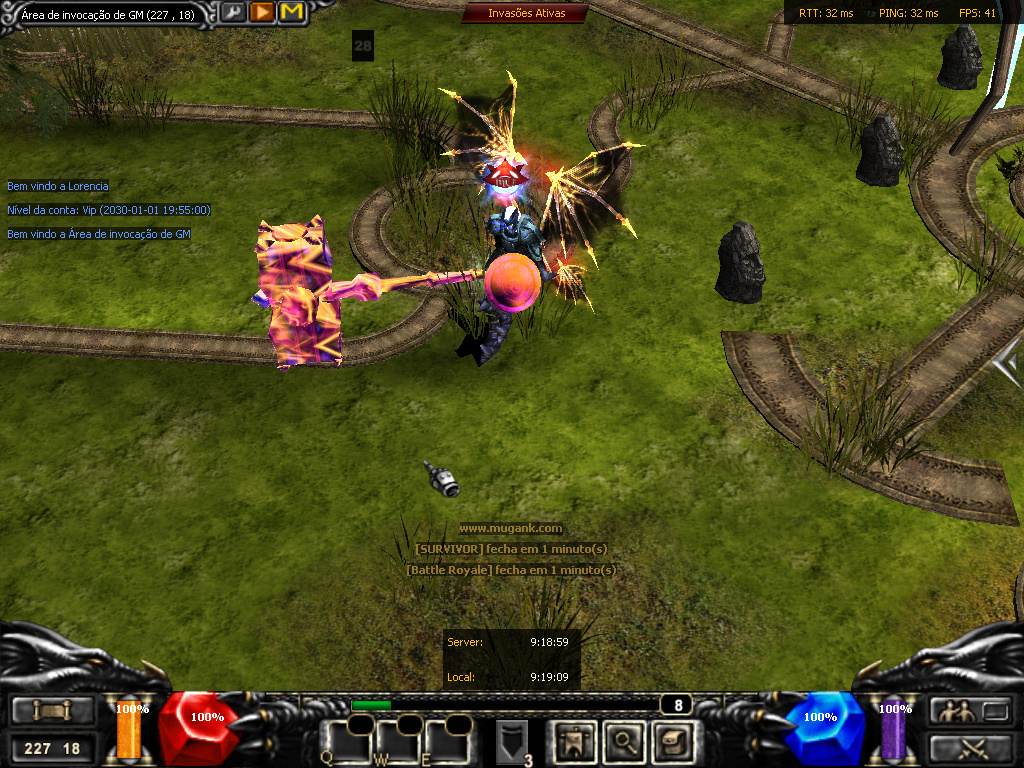
Task: Click the magnifying glass button
Action: [x=624, y=741]
